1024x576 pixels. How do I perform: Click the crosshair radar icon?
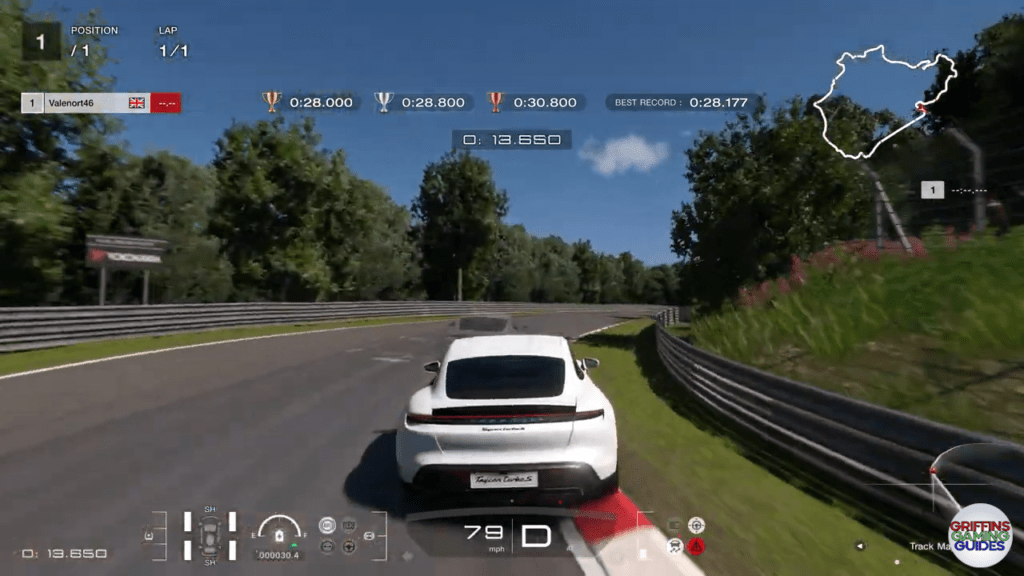pos(696,525)
